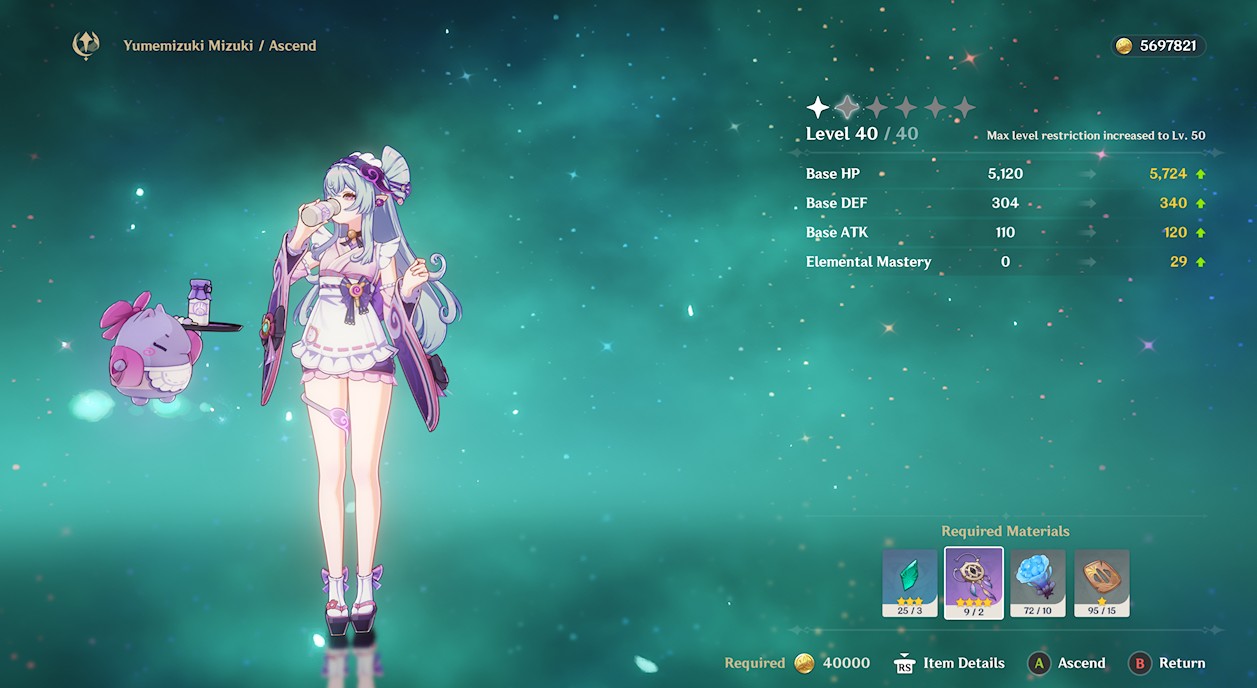Select the green crystal sliver material
This screenshot has width=1257, height=688.
point(910,581)
